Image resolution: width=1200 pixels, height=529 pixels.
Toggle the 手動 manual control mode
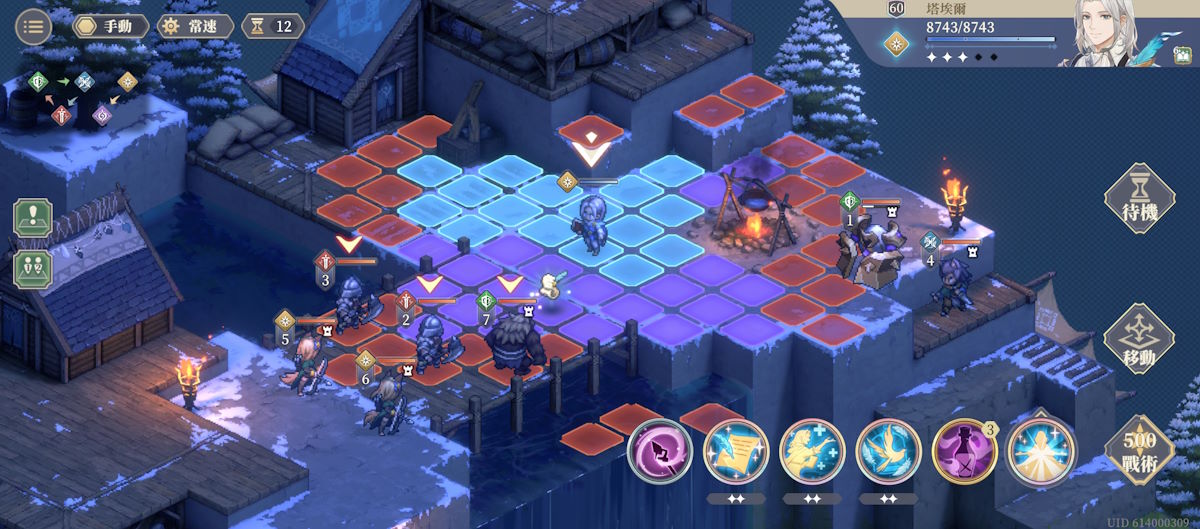click(110, 26)
